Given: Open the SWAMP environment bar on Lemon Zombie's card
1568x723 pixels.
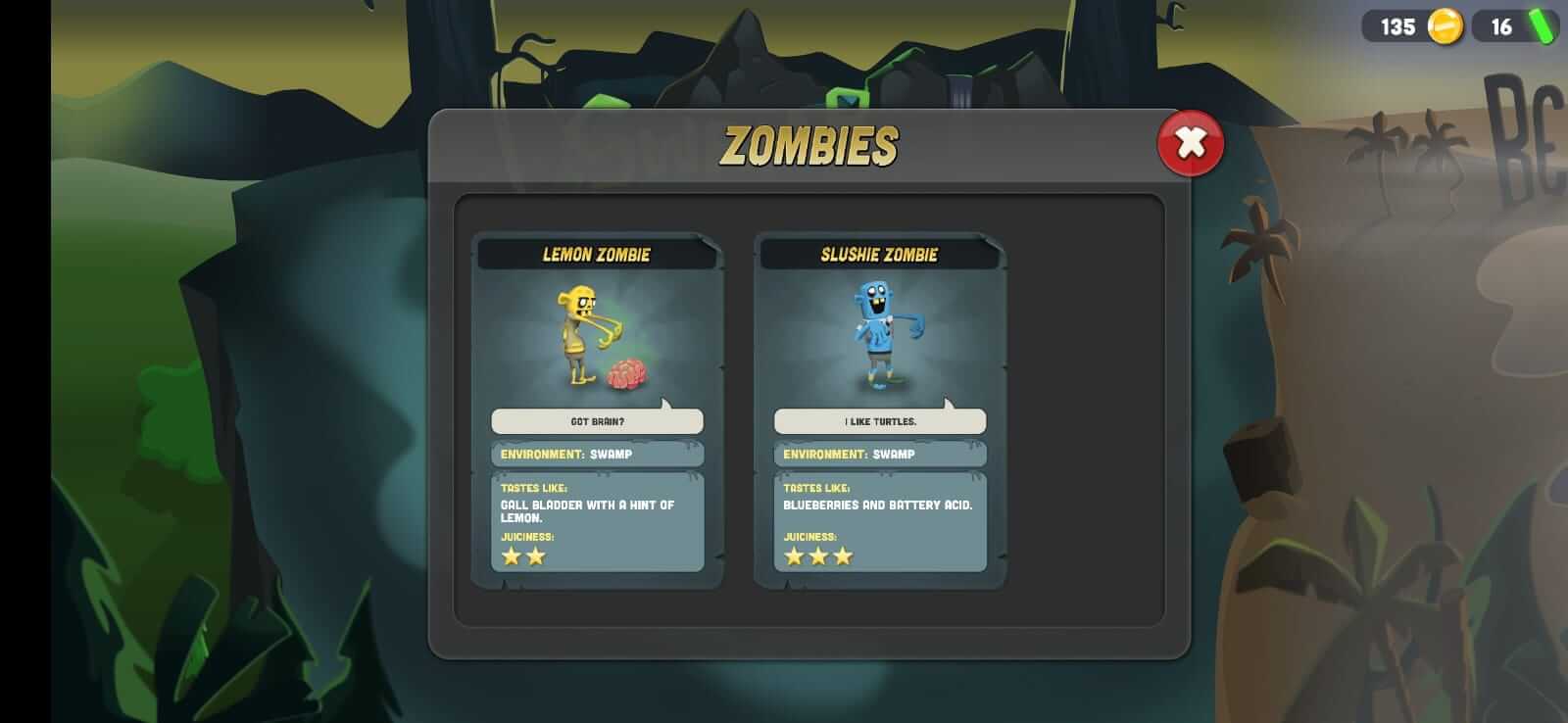Looking at the screenshot, I should pos(598,454).
